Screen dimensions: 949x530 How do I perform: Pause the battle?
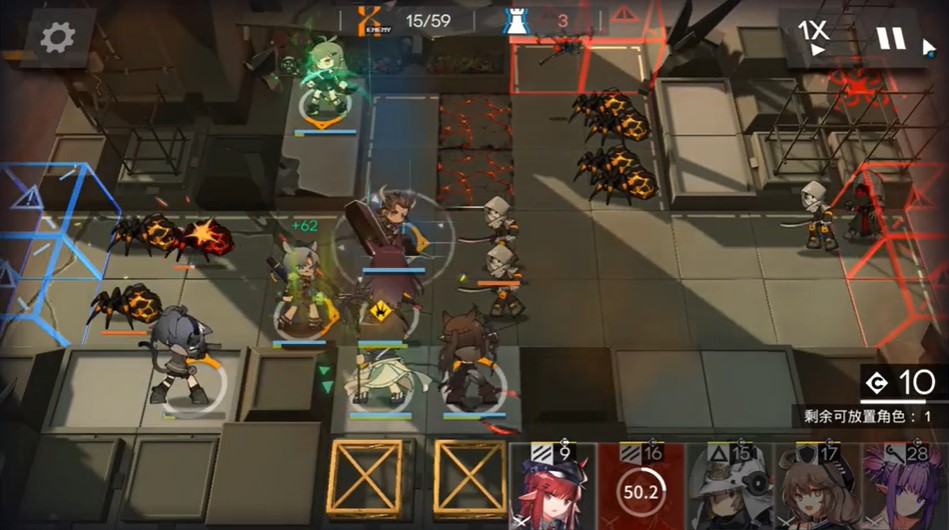pyautogui.click(x=890, y=39)
